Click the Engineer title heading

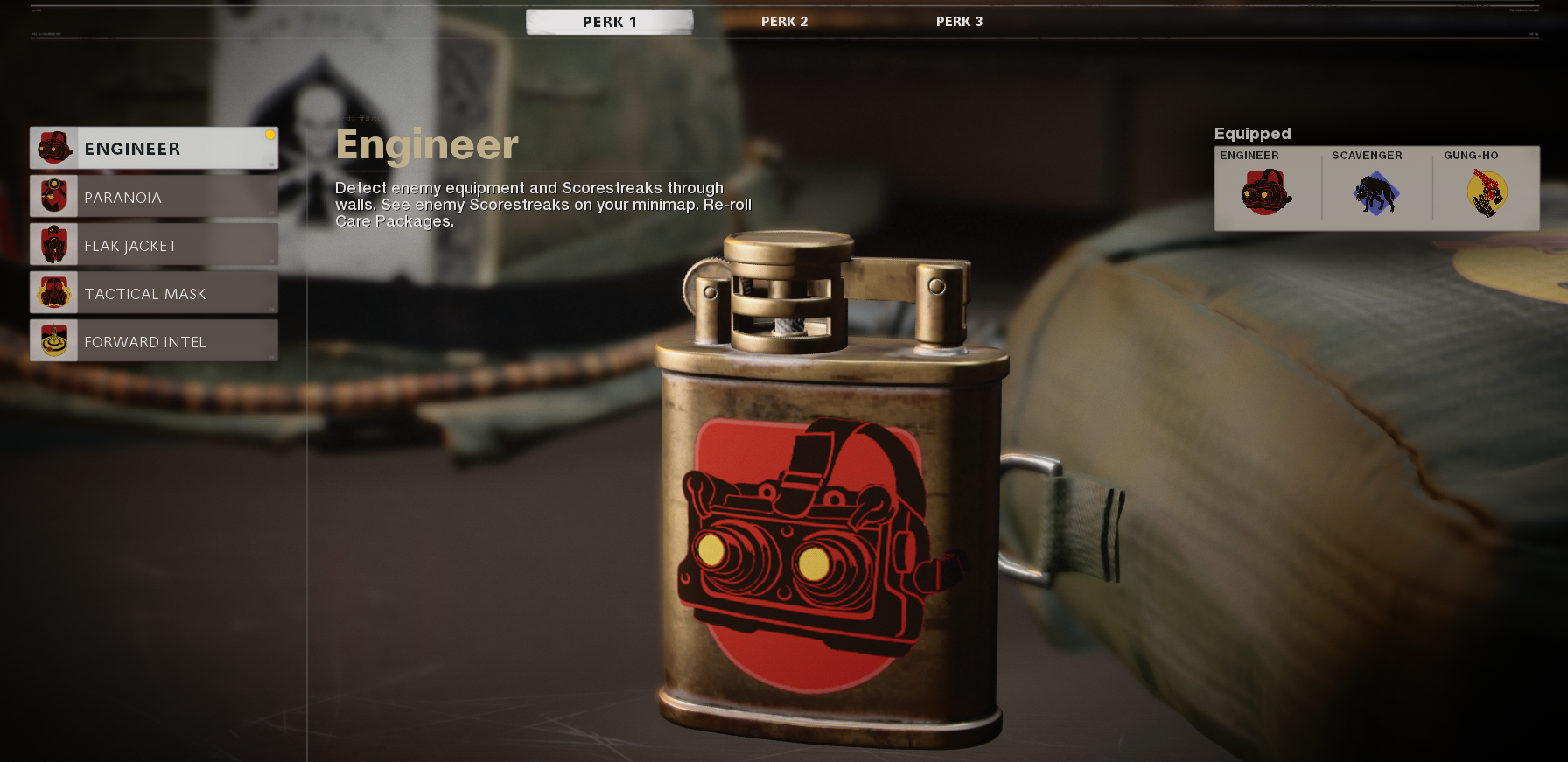pyautogui.click(x=426, y=144)
